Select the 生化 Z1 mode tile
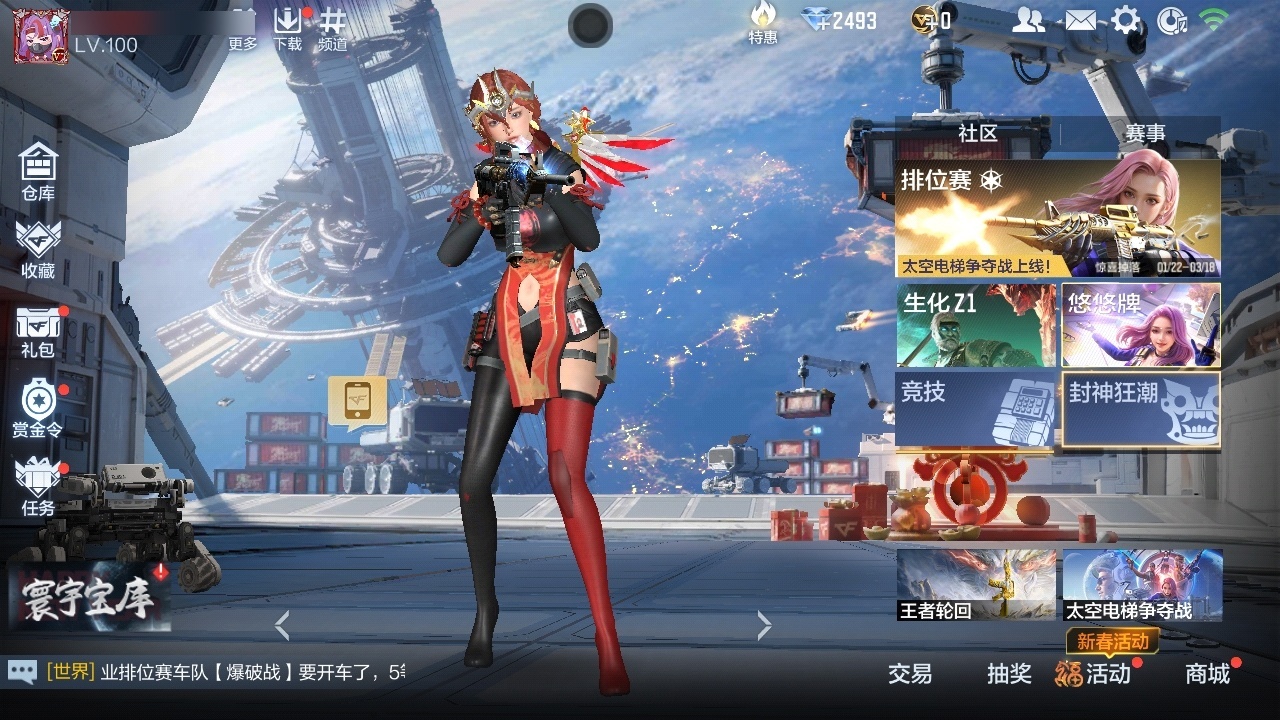The width and height of the screenshot is (1280, 720). [x=976, y=325]
